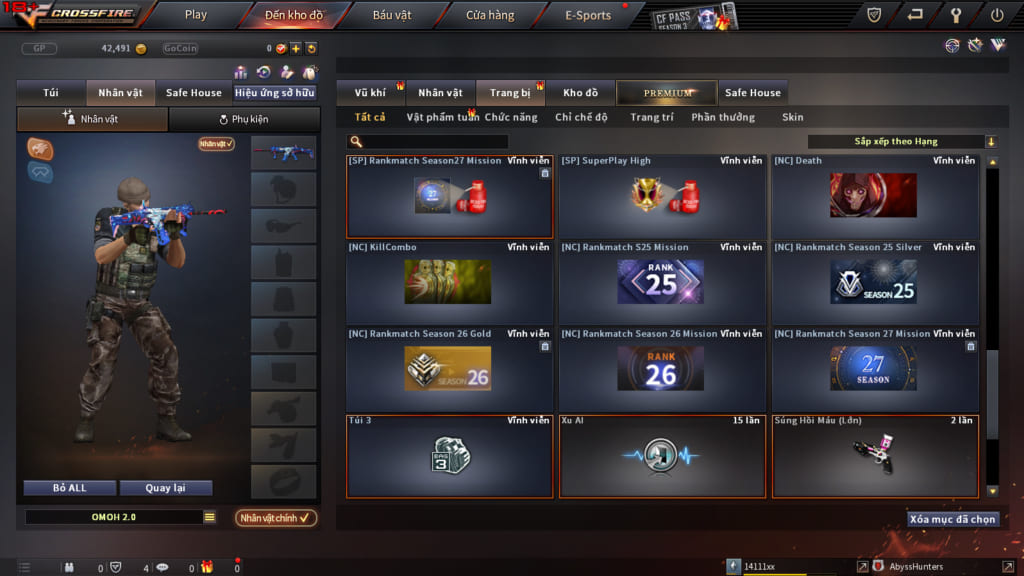The height and width of the screenshot is (576, 1024).
Task: Select the Túi 3 item card
Action: (x=449, y=456)
